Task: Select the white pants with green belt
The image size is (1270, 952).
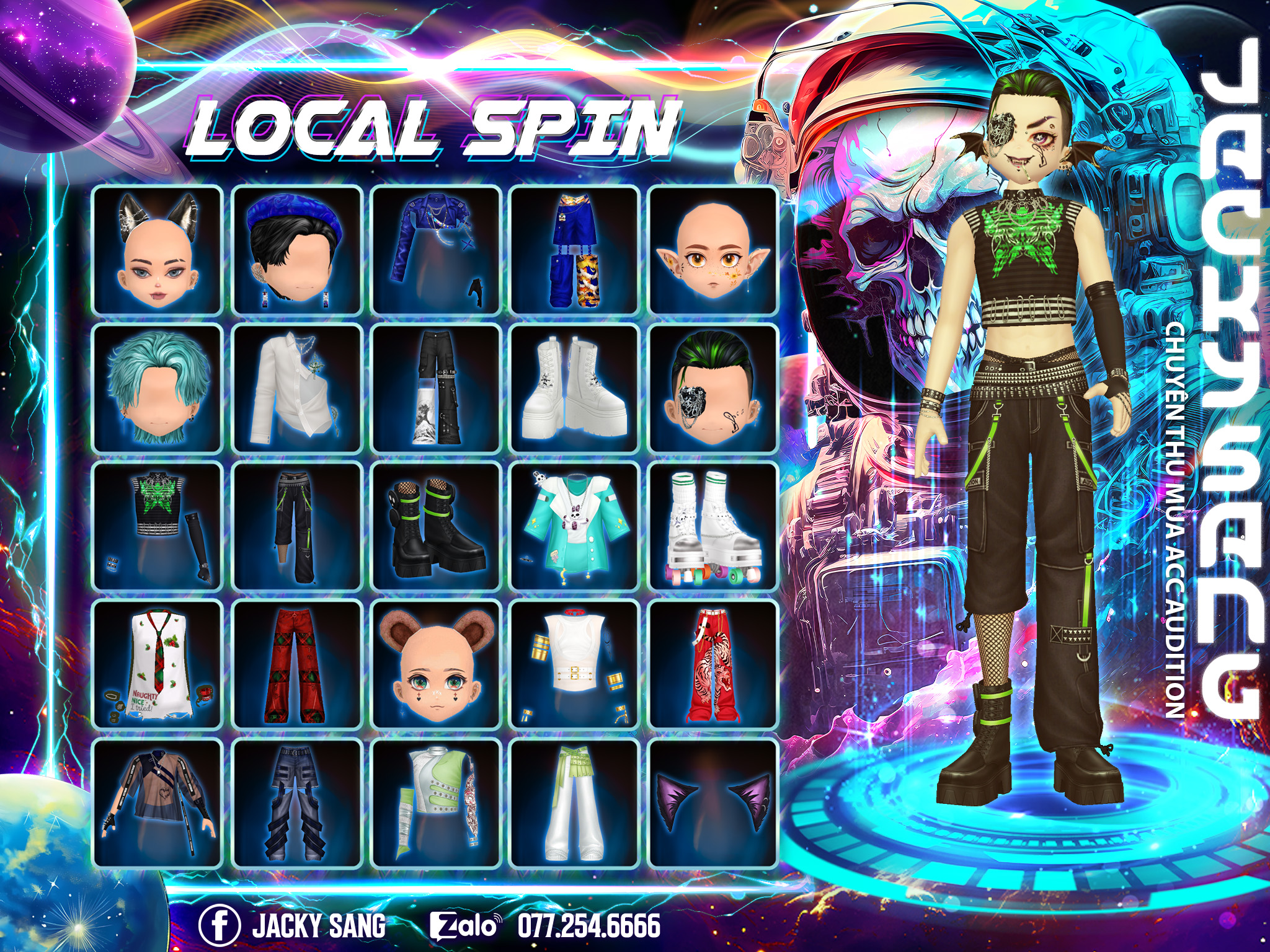Action: point(574,803)
